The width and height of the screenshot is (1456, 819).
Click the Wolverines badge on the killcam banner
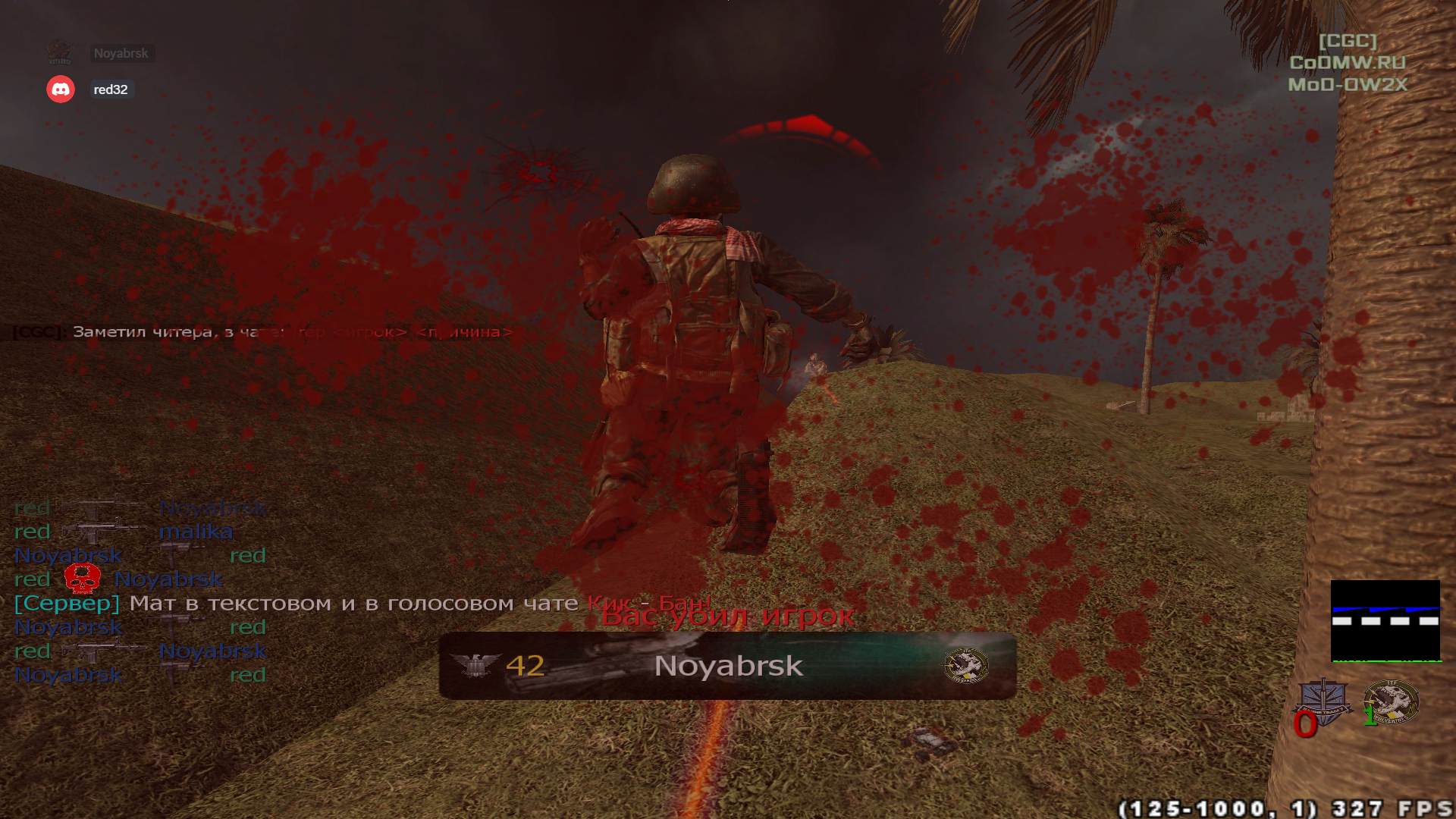coord(965,666)
